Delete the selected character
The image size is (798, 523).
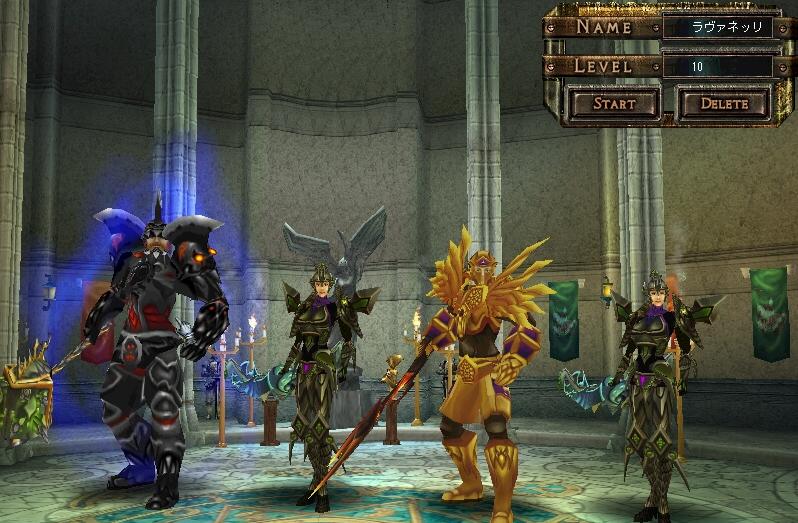pos(724,103)
